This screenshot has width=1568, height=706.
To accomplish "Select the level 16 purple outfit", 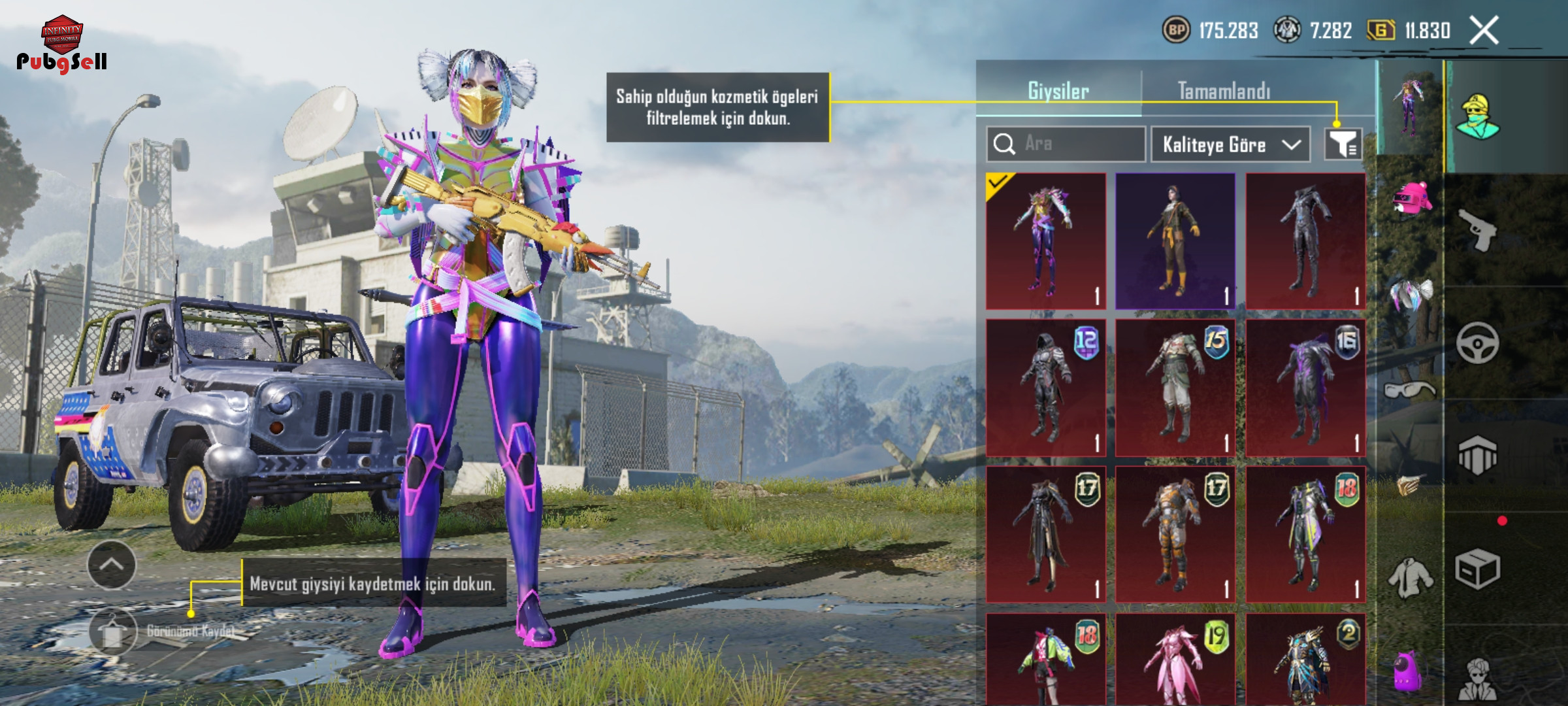I will tap(1305, 387).
